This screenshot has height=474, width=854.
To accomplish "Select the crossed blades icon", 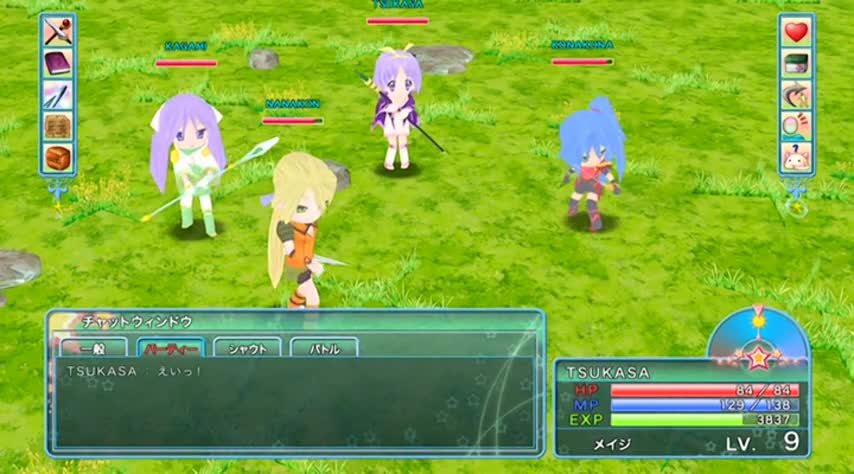I will click(x=58, y=95).
